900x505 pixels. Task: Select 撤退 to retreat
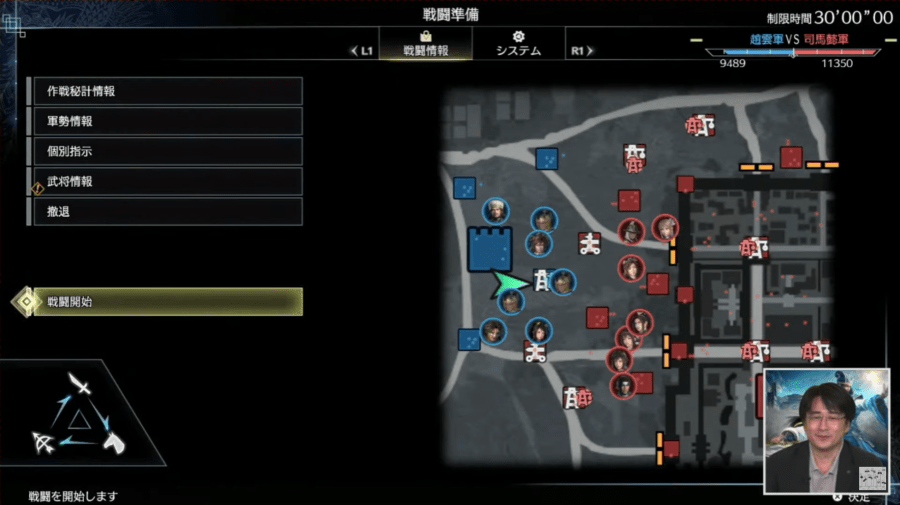click(x=165, y=211)
